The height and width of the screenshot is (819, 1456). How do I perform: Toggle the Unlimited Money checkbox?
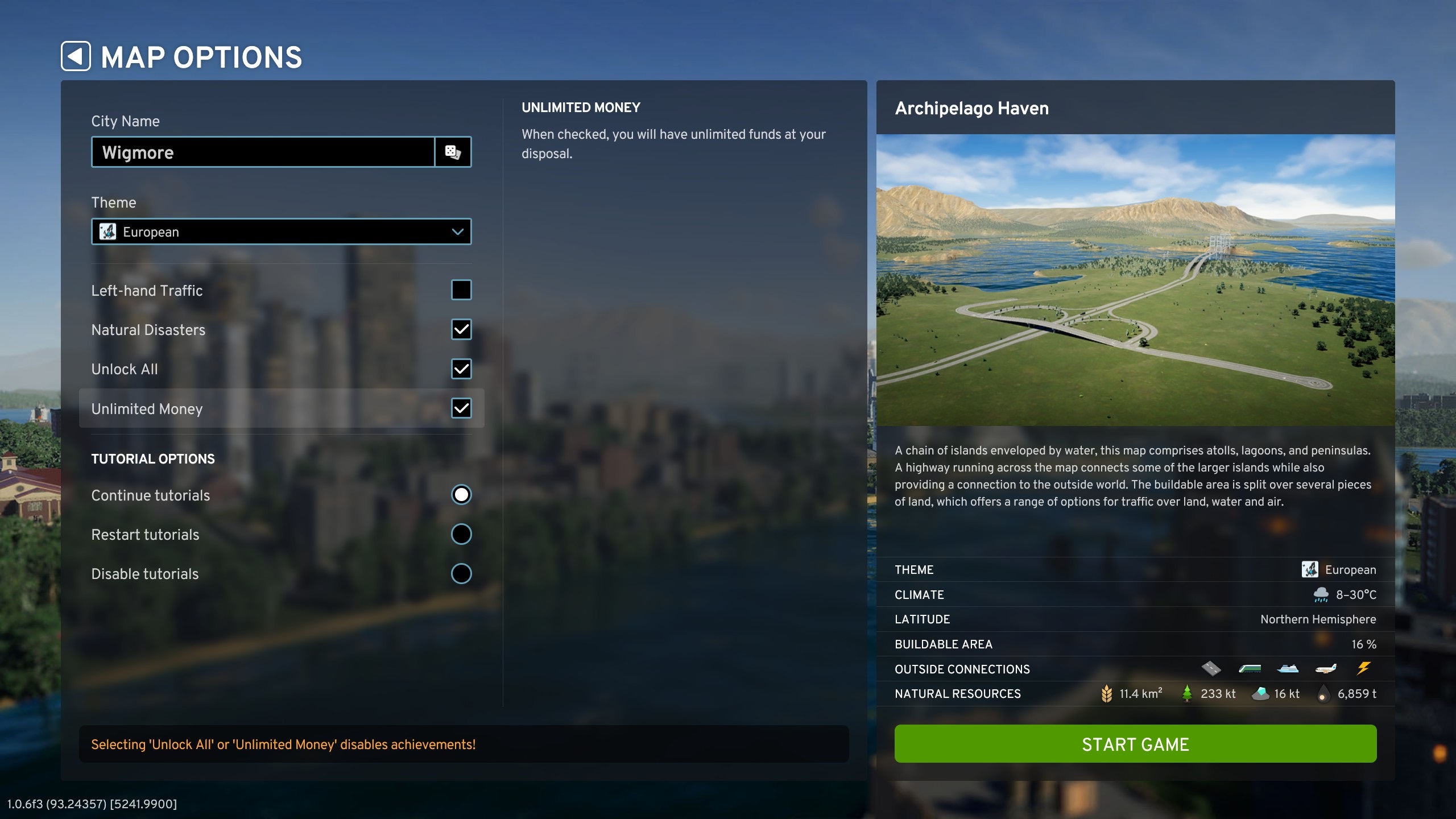click(461, 408)
